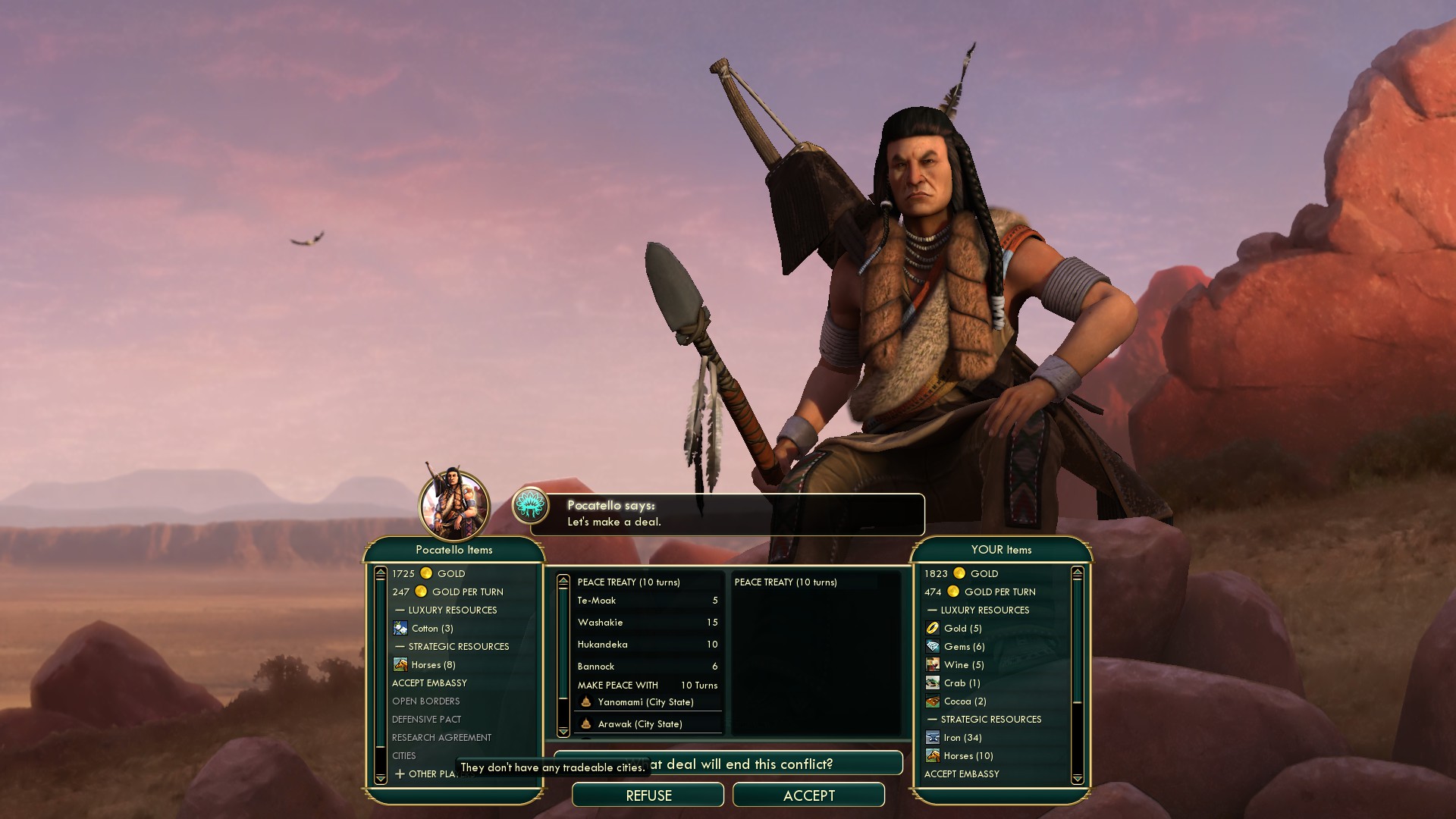
Task: Click the Yanomami city-state peace entry
Action: [x=645, y=702]
